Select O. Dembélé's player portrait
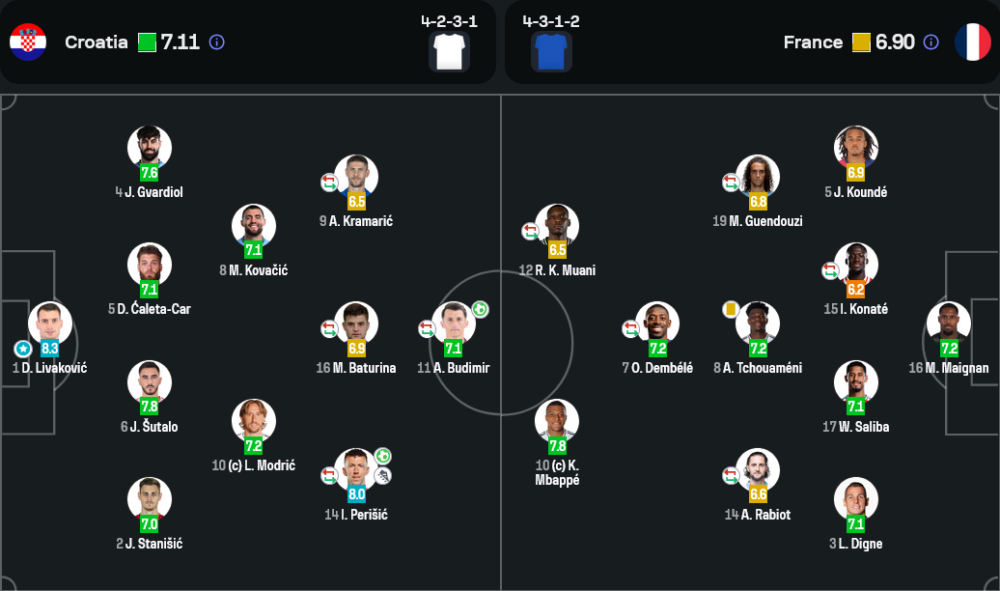The width and height of the screenshot is (1000, 591). [657, 323]
